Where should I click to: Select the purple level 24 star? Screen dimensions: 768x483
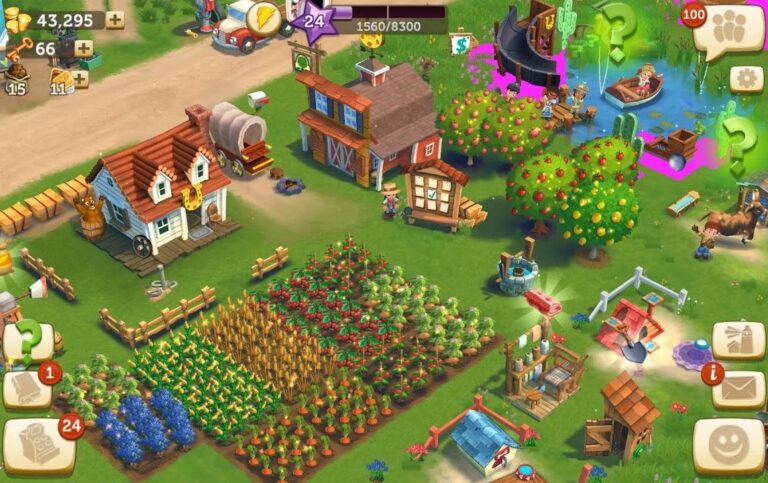tap(314, 21)
